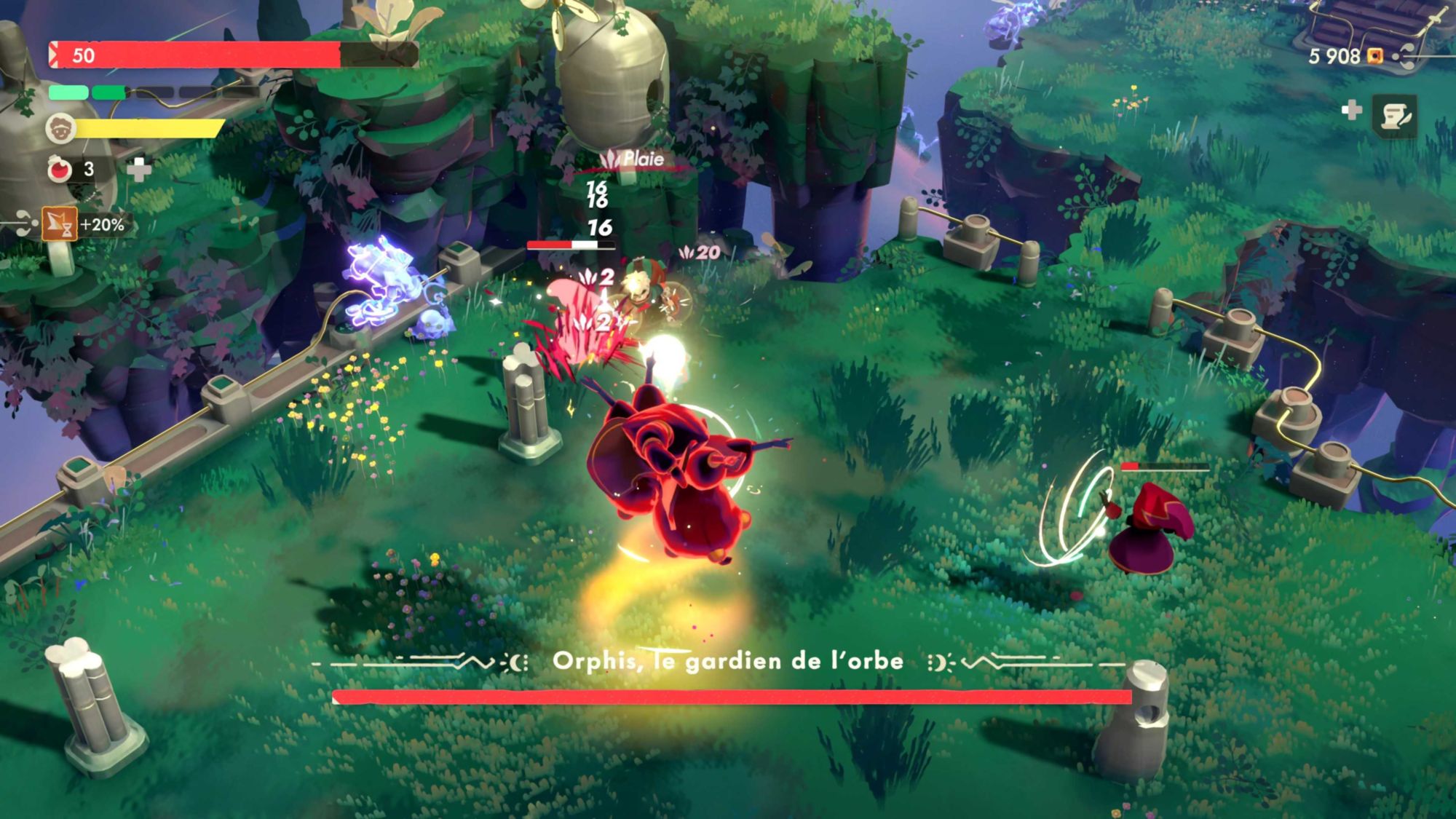Click the gold currency coin icon
Screen dimensions: 1456x819
[1374, 56]
